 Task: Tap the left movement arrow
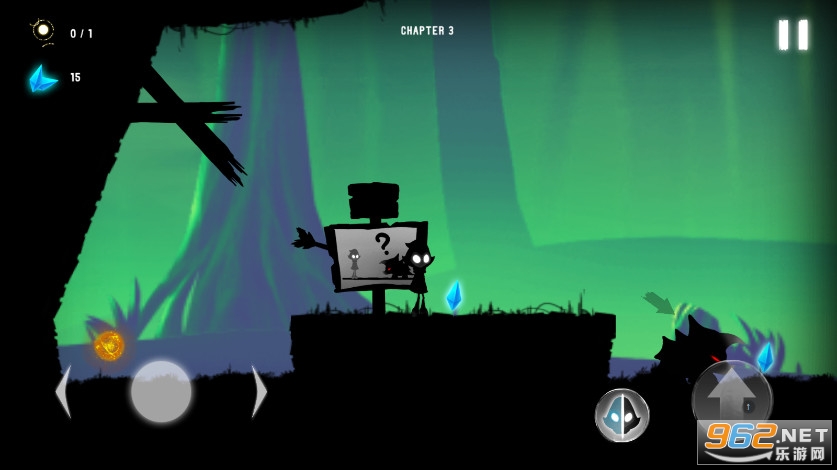63,391
